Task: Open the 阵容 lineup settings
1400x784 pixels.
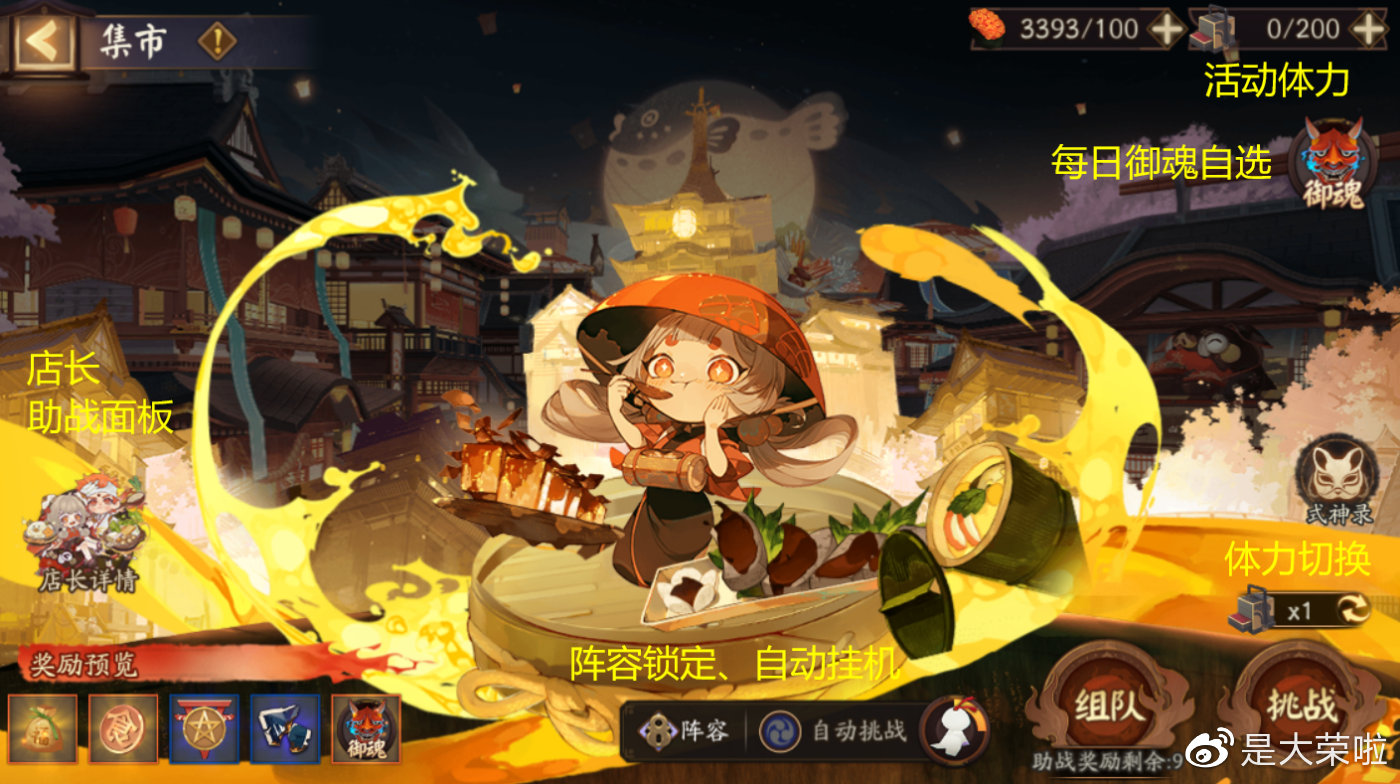Action: click(686, 730)
